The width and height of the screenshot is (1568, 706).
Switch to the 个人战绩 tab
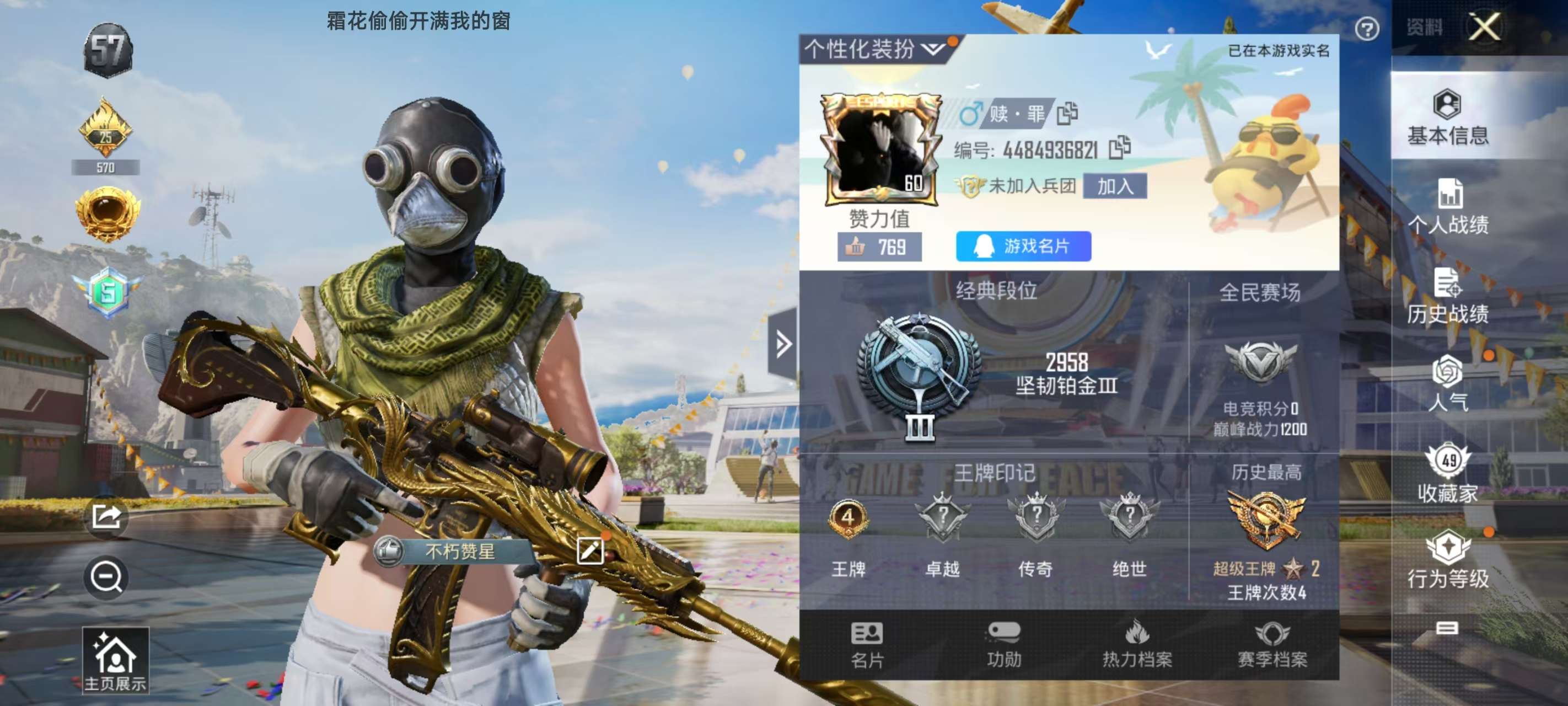click(x=1447, y=207)
